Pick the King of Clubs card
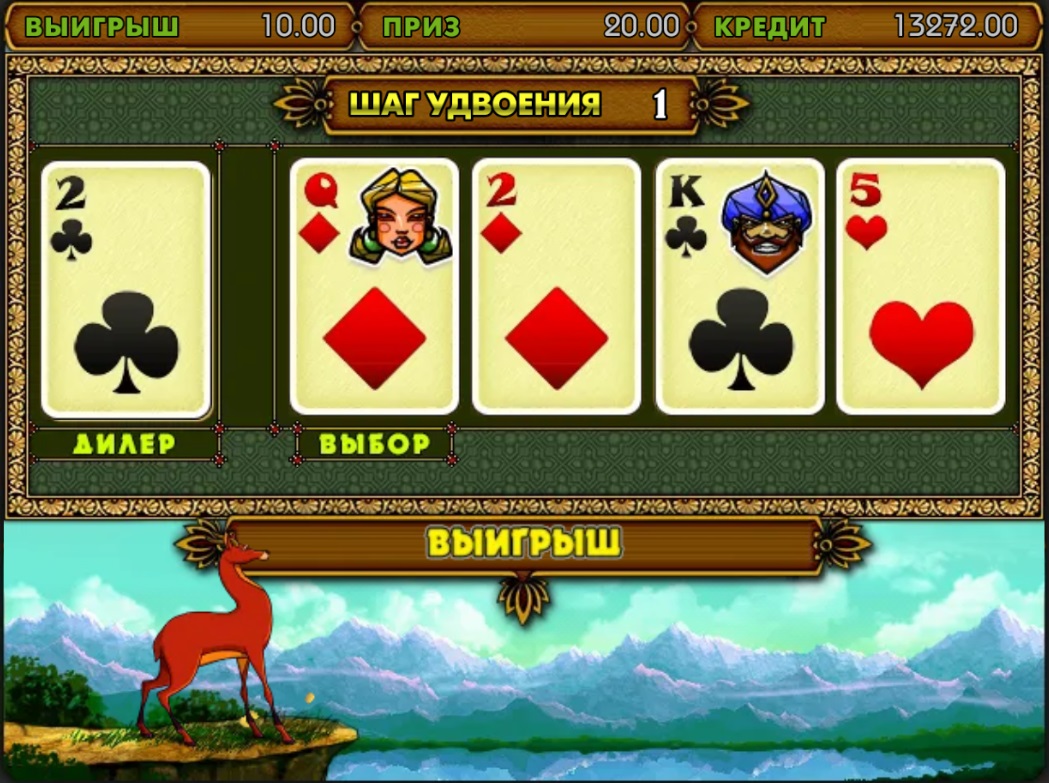The image size is (1049, 783). (740, 286)
